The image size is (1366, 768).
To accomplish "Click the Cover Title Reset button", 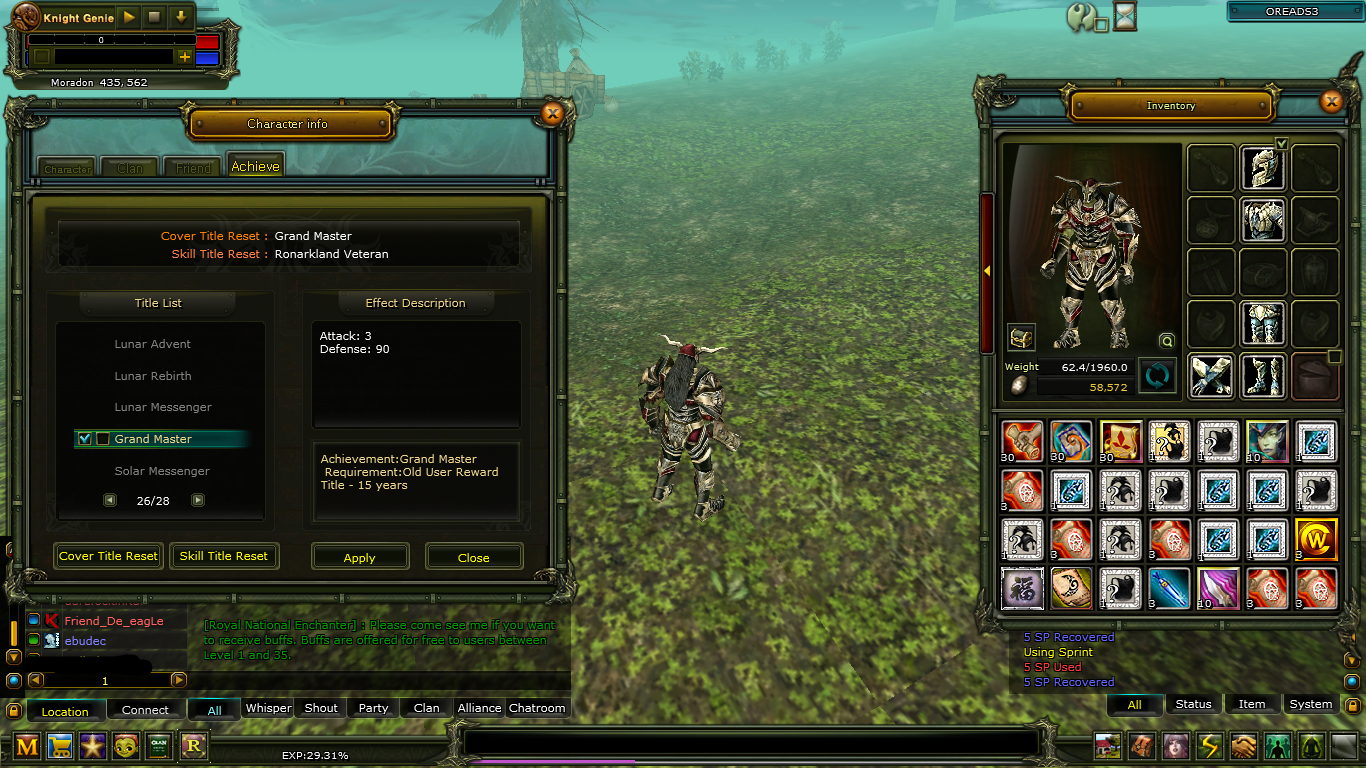I will pyautogui.click(x=108, y=556).
